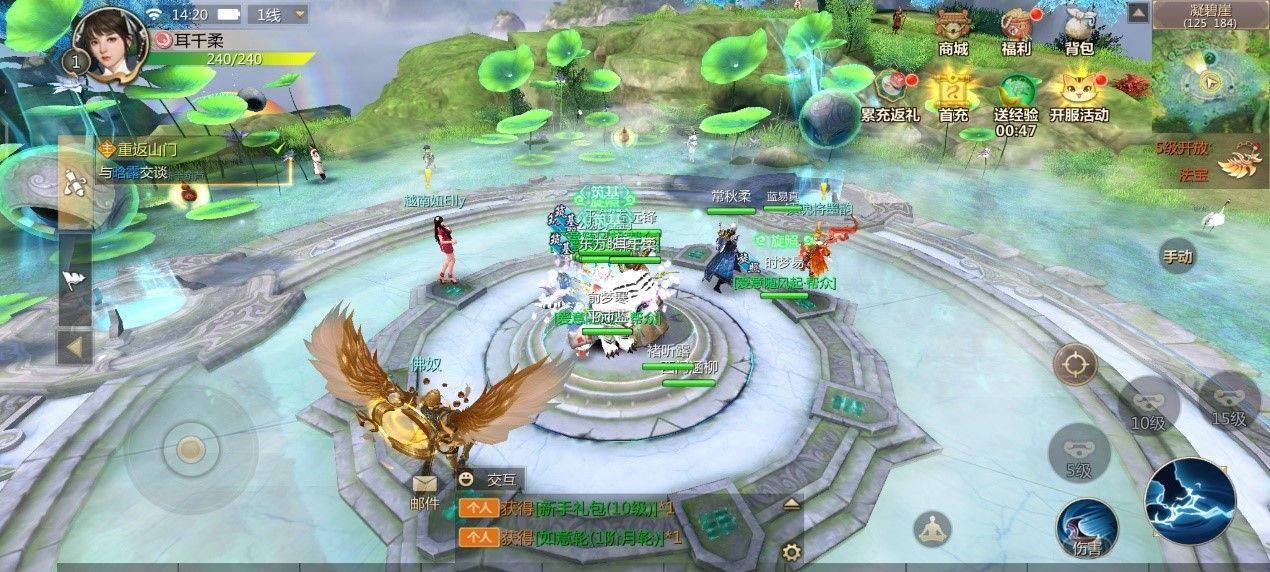
Task: Collapse the quest panel with the left arrow
Action: point(75,348)
